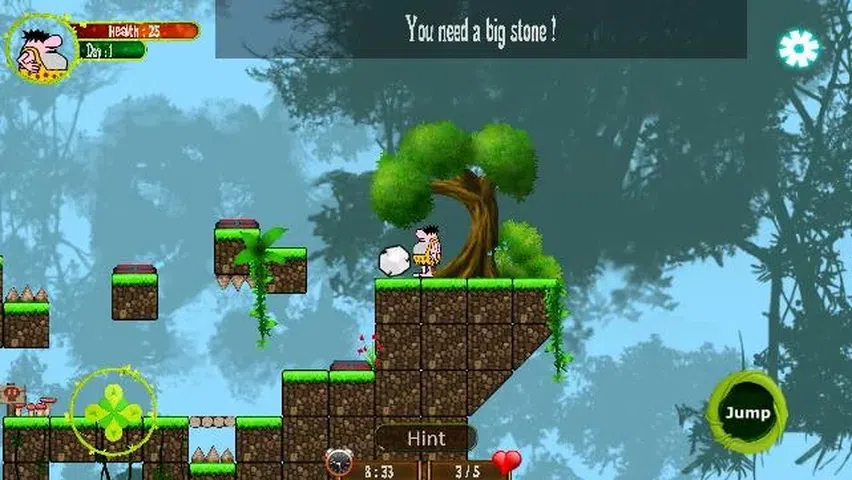This screenshot has height=480, width=852.
Task: Tap the green Jump button
Action: [x=746, y=412]
